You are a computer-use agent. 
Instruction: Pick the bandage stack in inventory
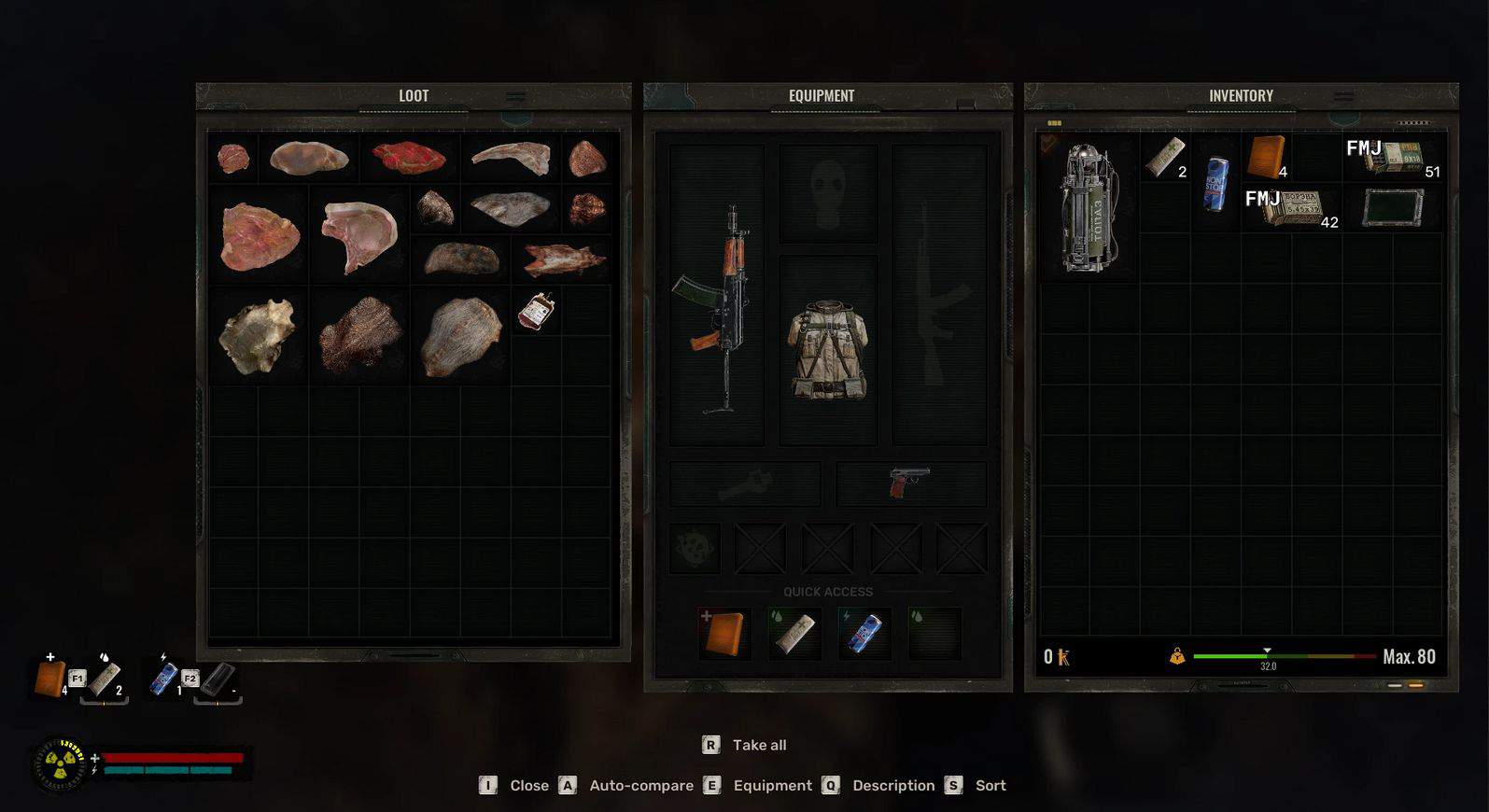click(1164, 156)
